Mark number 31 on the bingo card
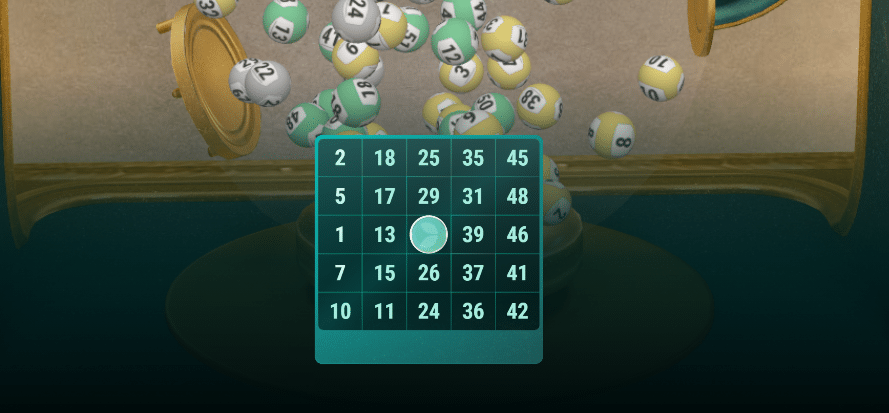This screenshot has width=889, height=413. click(x=473, y=196)
